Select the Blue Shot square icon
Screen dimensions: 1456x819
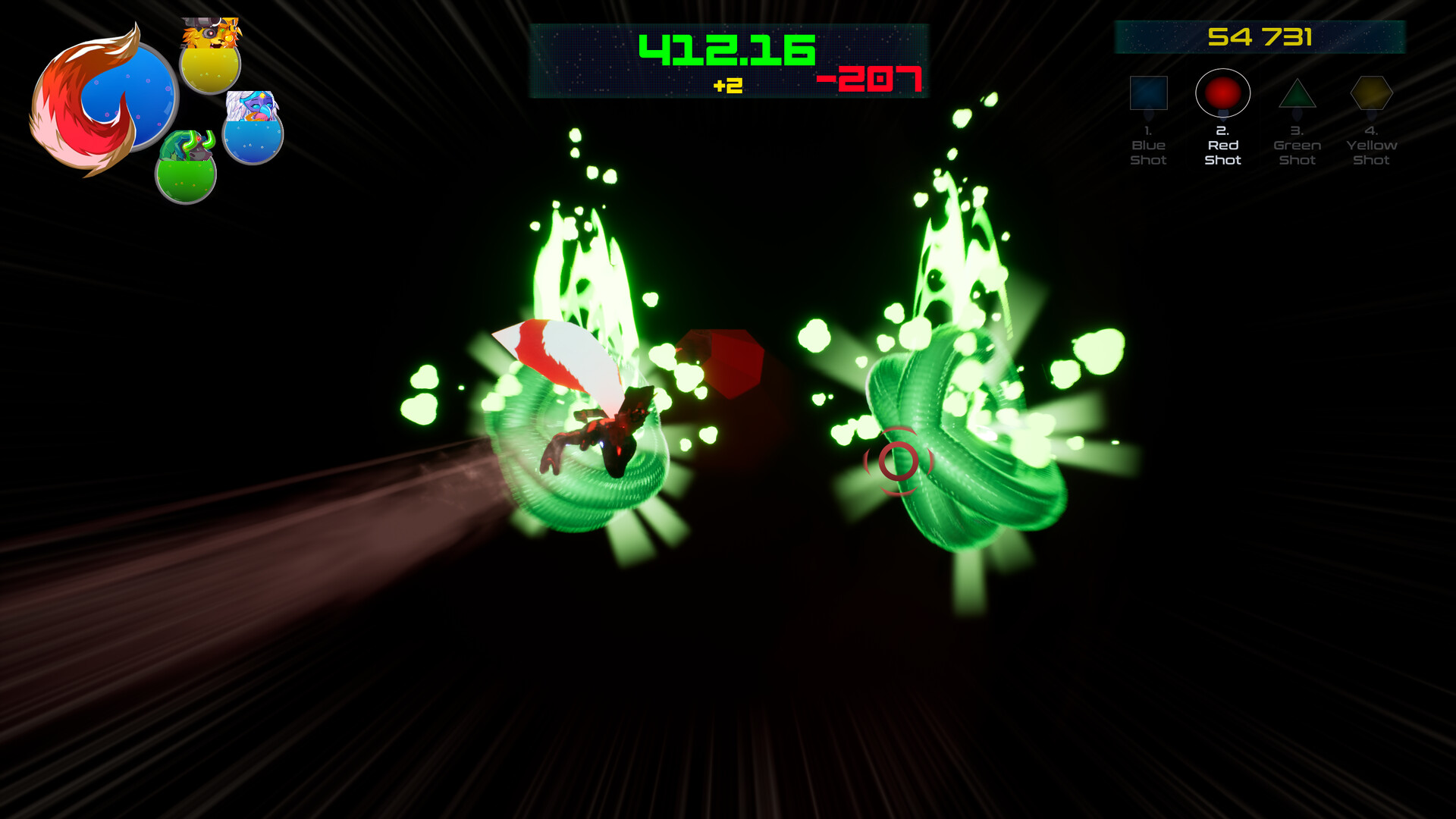click(1150, 93)
